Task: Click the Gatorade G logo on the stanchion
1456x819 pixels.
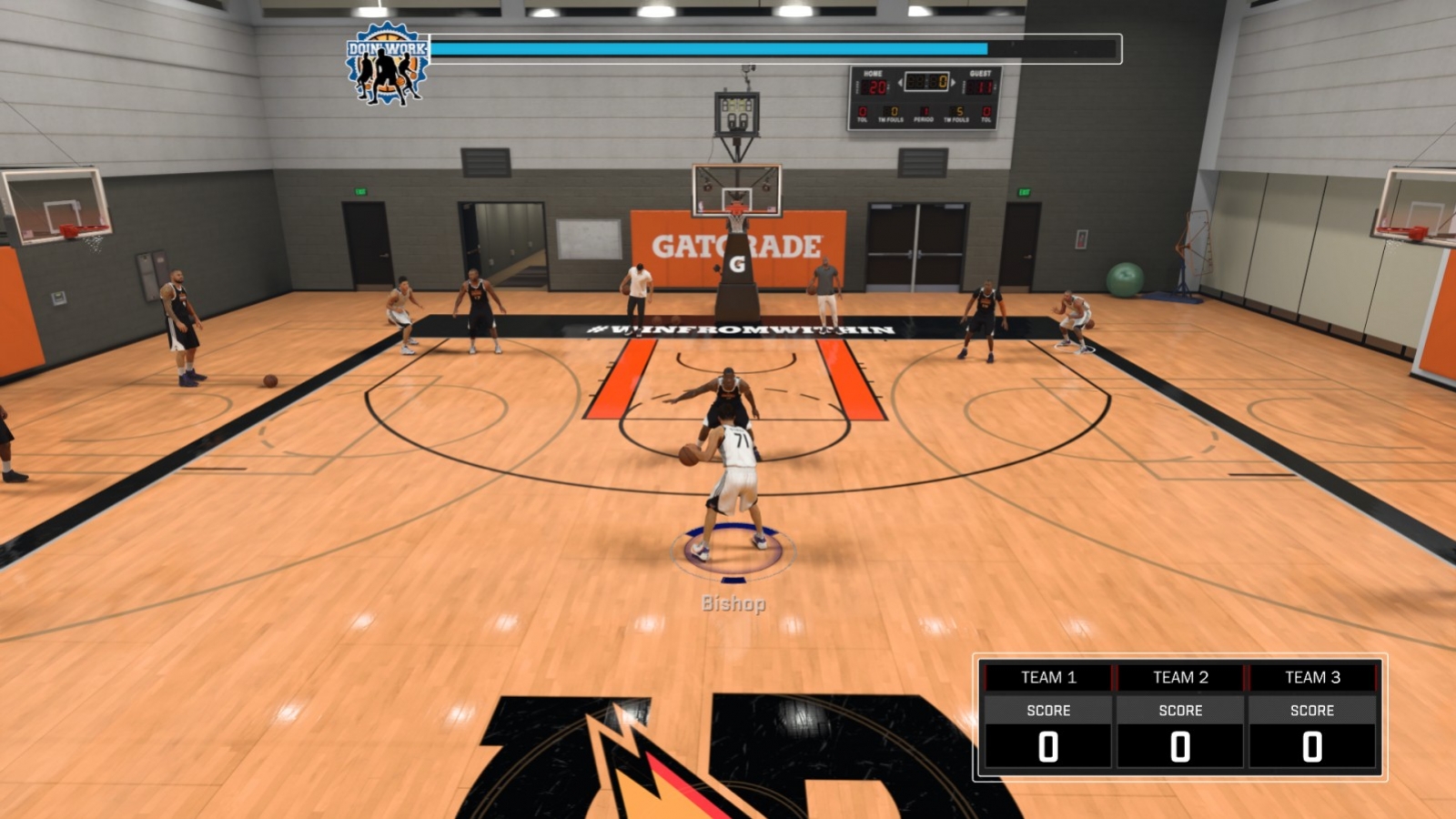Action: [737, 264]
